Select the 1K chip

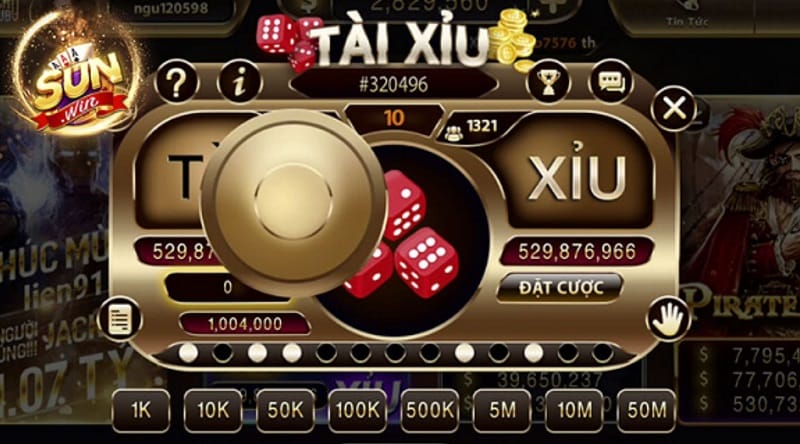point(140,410)
